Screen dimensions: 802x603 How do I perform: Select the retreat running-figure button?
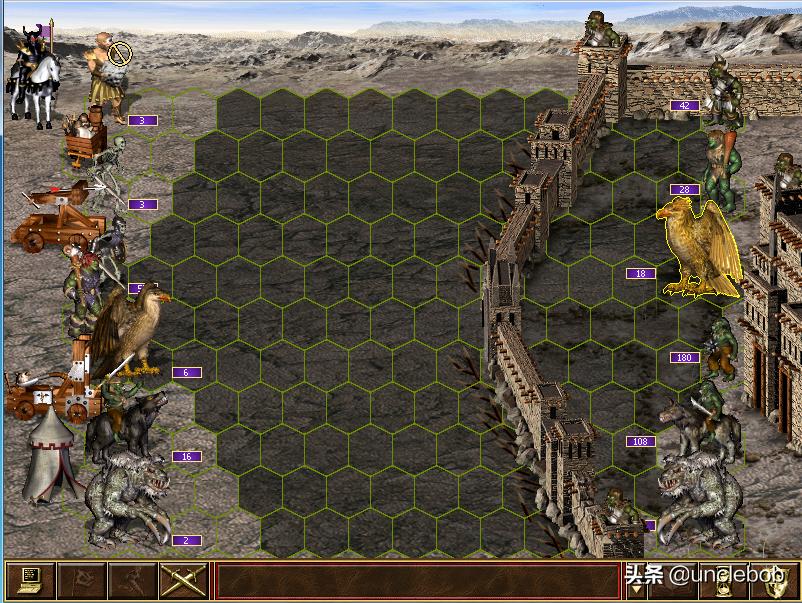(131, 580)
